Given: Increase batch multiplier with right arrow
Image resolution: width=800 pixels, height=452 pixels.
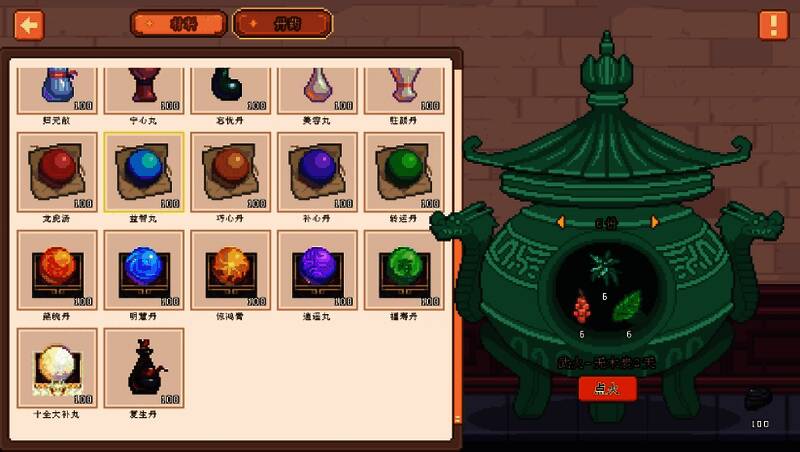Looking at the screenshot, I should pos(655,222).
